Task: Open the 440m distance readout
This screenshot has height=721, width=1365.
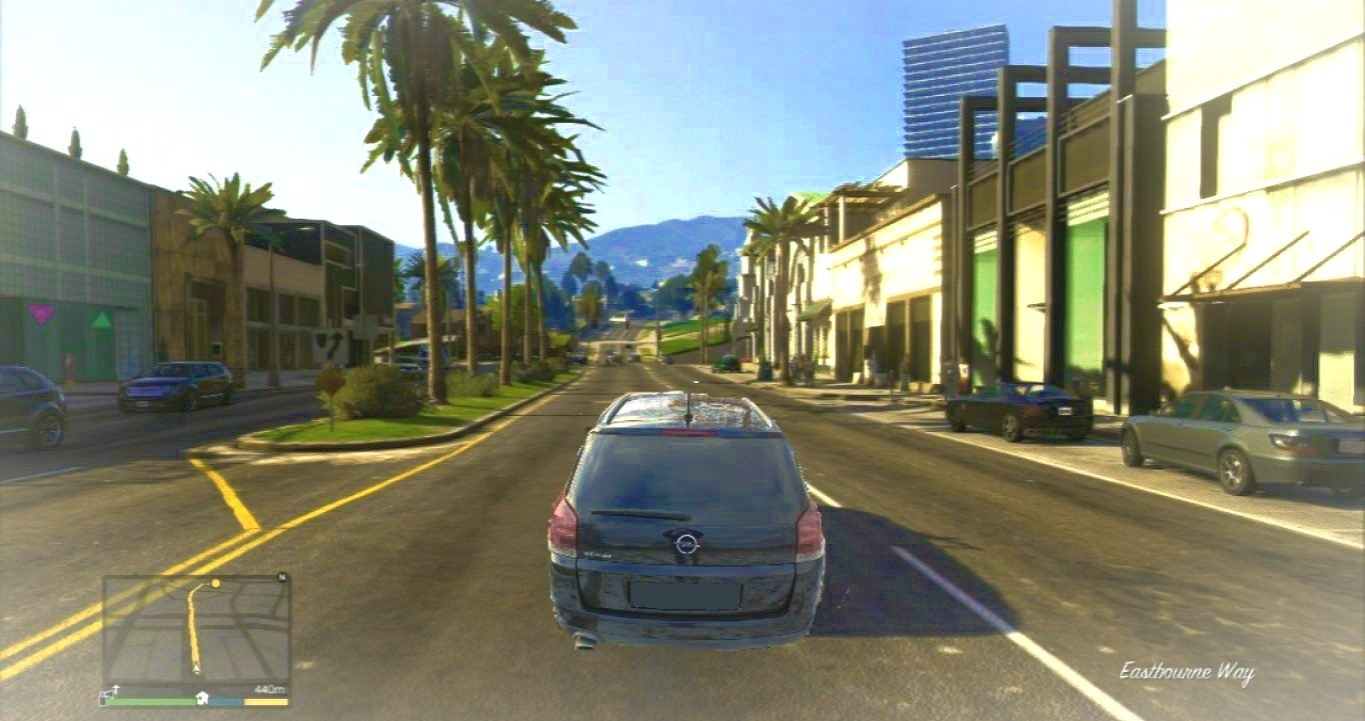Action: [x=271, y=688]
